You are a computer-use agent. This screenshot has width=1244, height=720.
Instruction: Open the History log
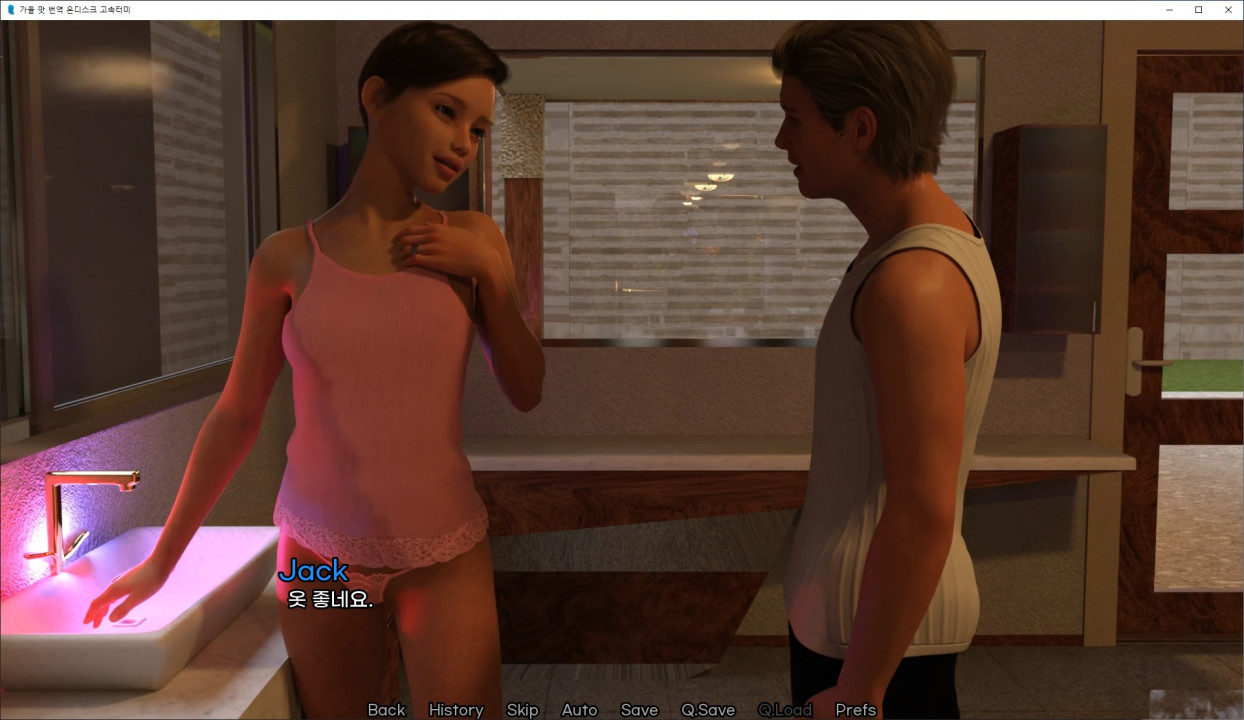pyautogui.click(x=456, y=710)
